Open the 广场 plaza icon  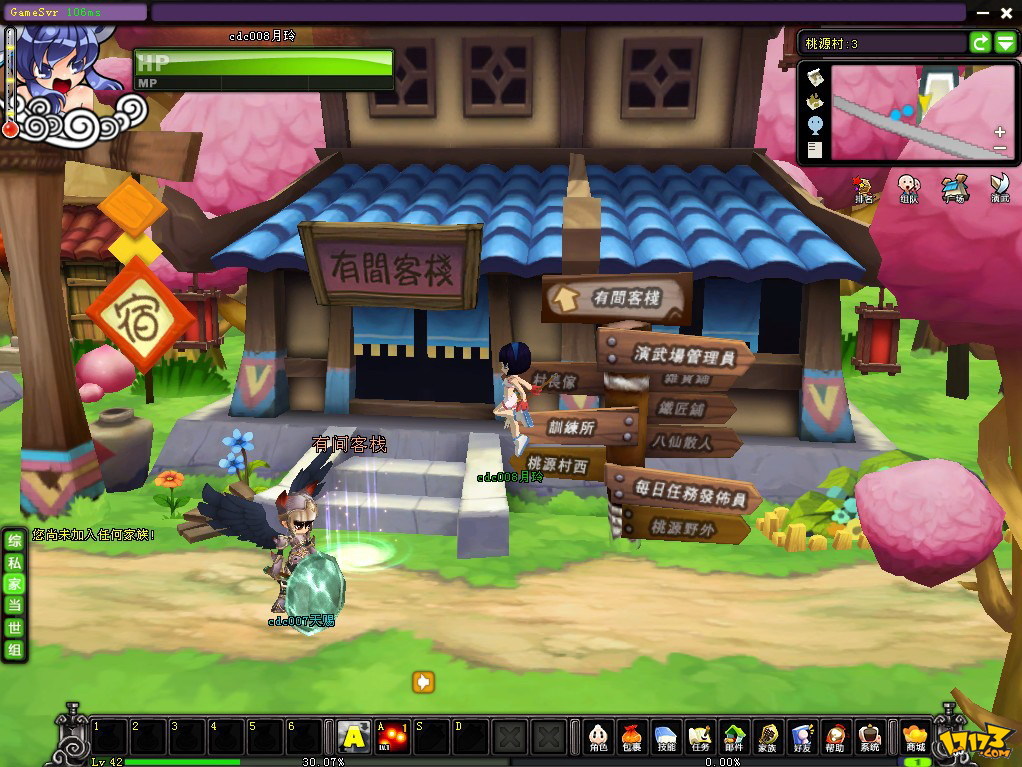(x=955, y=187)
